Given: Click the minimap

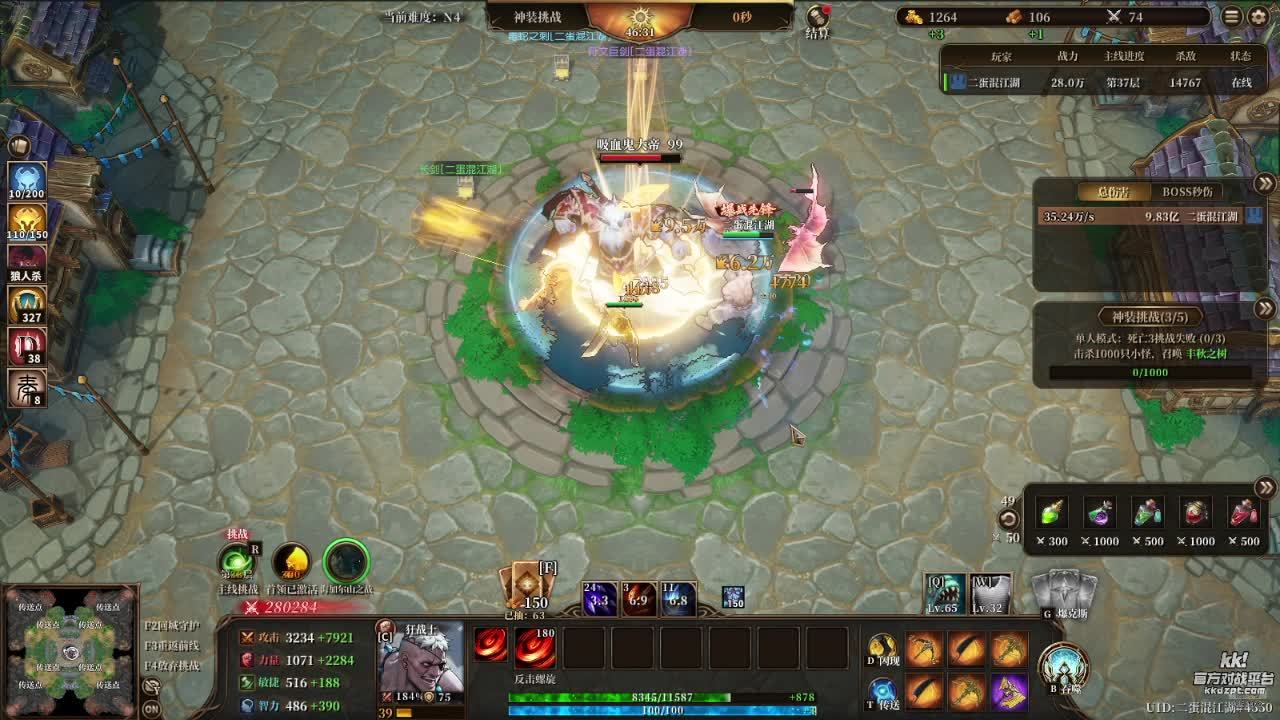Looking at the screenshot, I should [70, 651].
